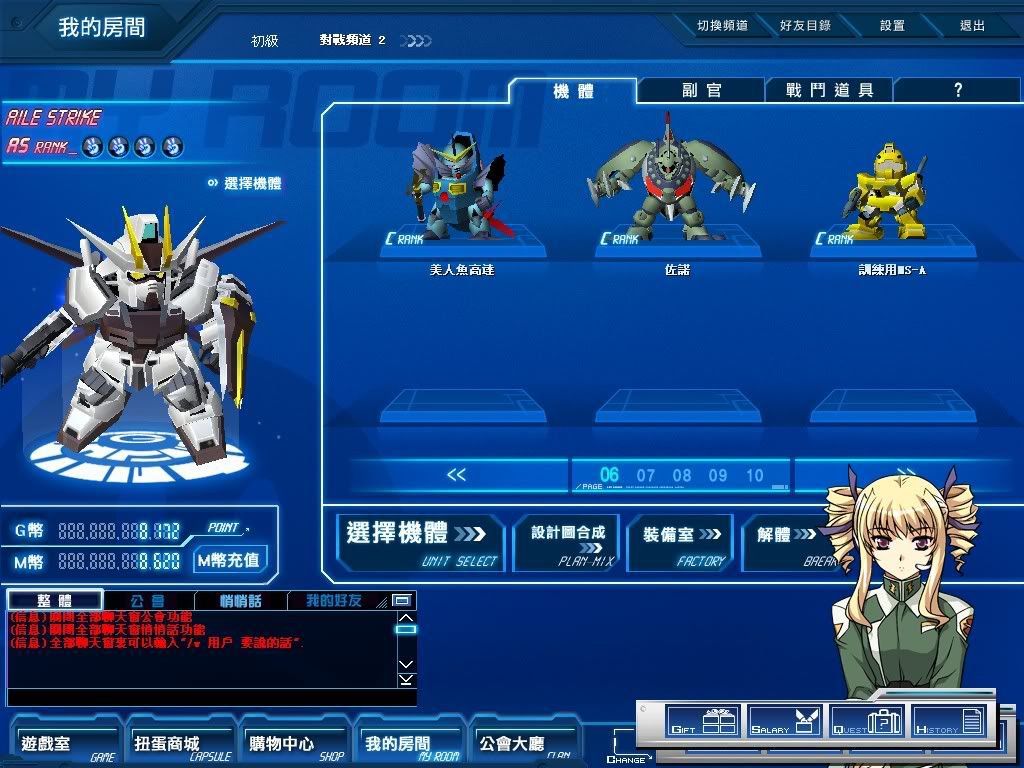The height and width of the screenshot is (768, 1024).
Task: Switch to the 副官 tab
Action: (702, 91)
